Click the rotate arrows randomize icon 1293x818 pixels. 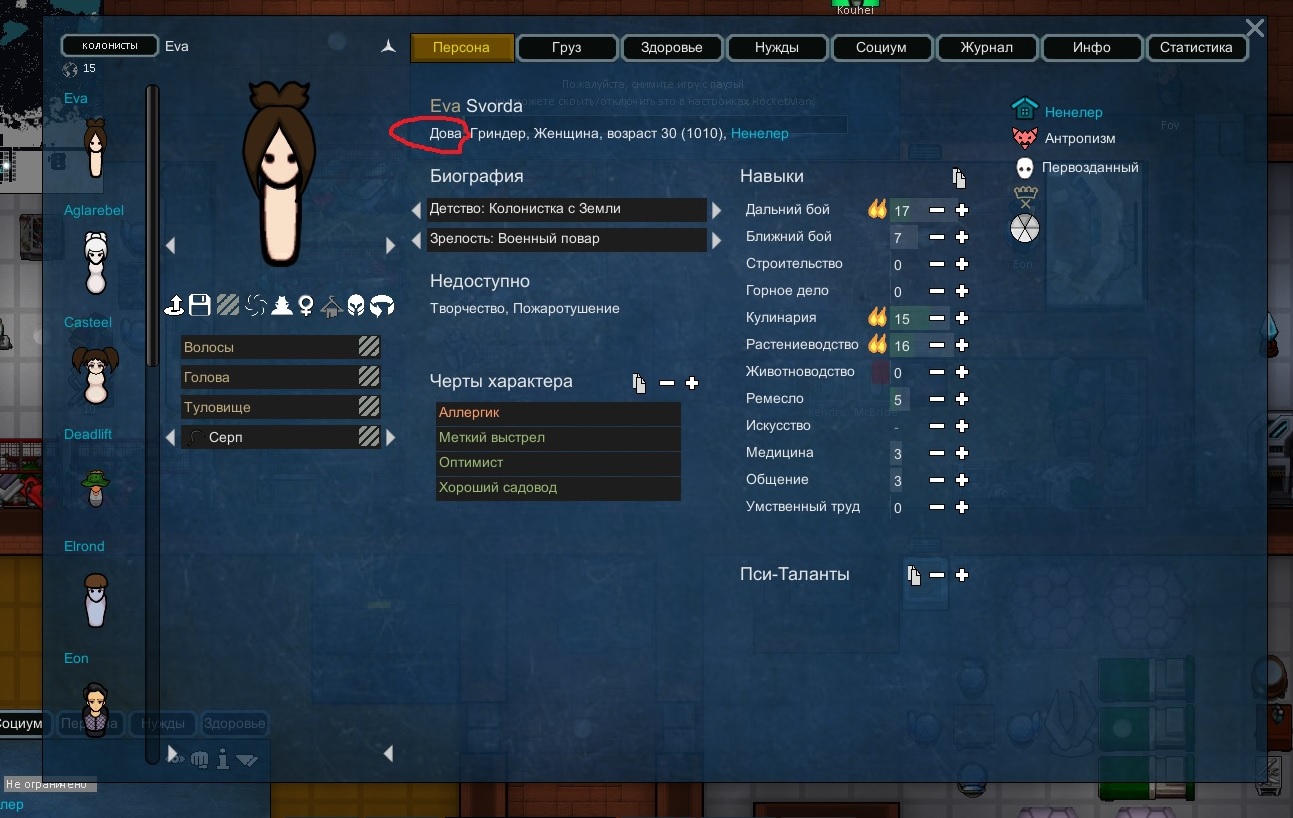[x=381, y=306]
